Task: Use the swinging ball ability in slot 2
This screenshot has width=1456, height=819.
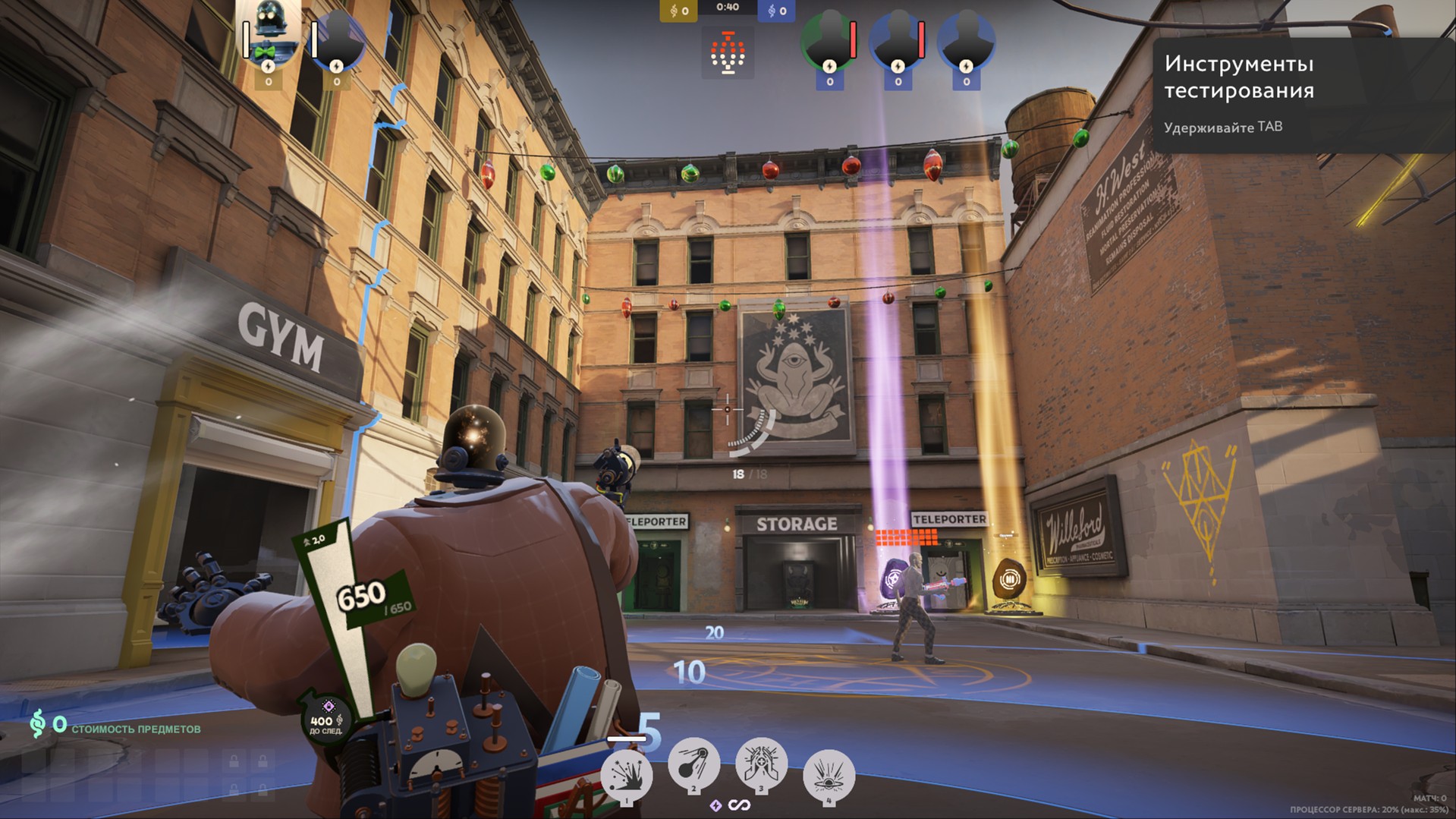Action: 693,765
